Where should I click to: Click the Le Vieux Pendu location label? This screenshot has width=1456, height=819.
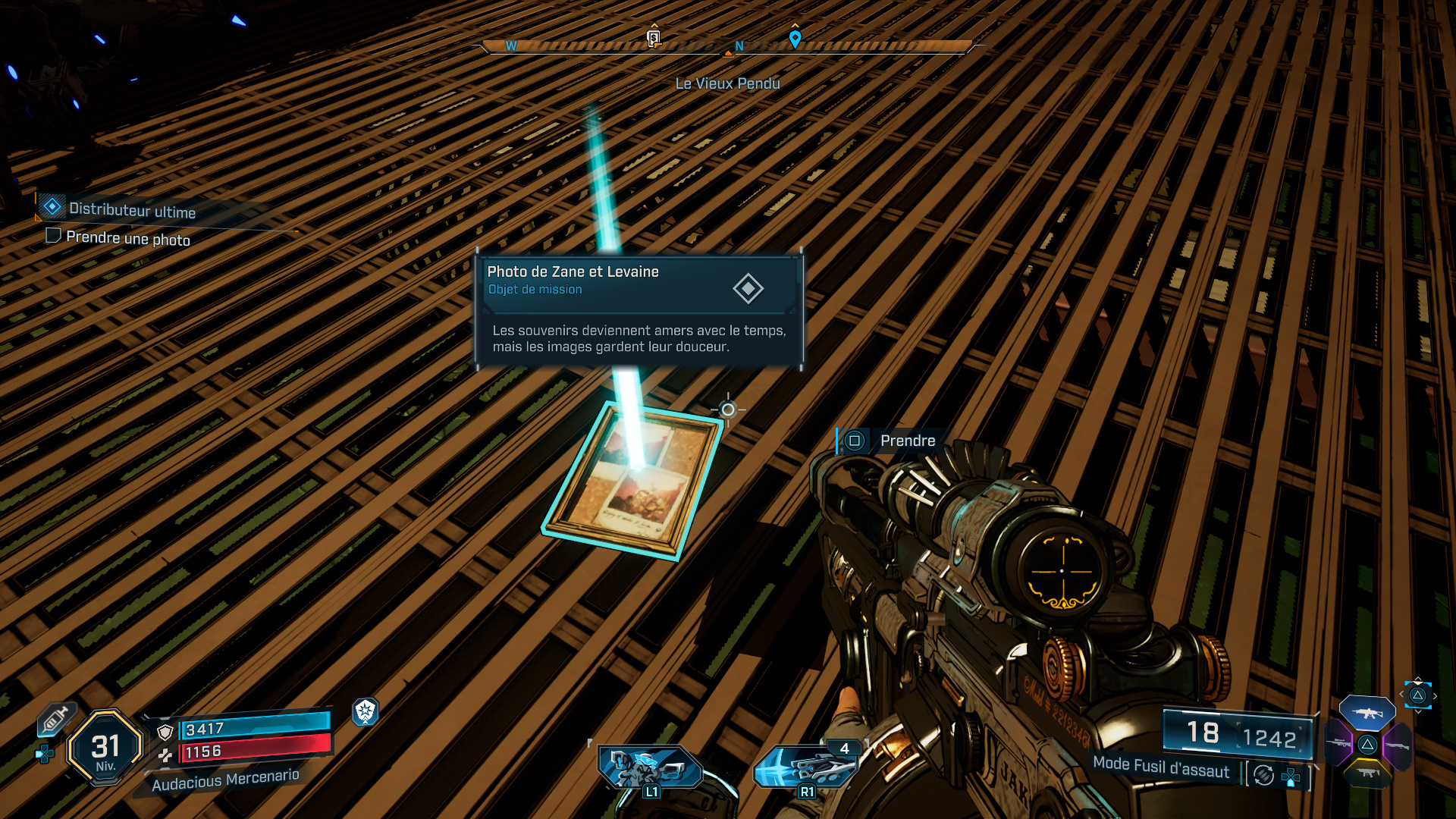(x=726, y=83)
